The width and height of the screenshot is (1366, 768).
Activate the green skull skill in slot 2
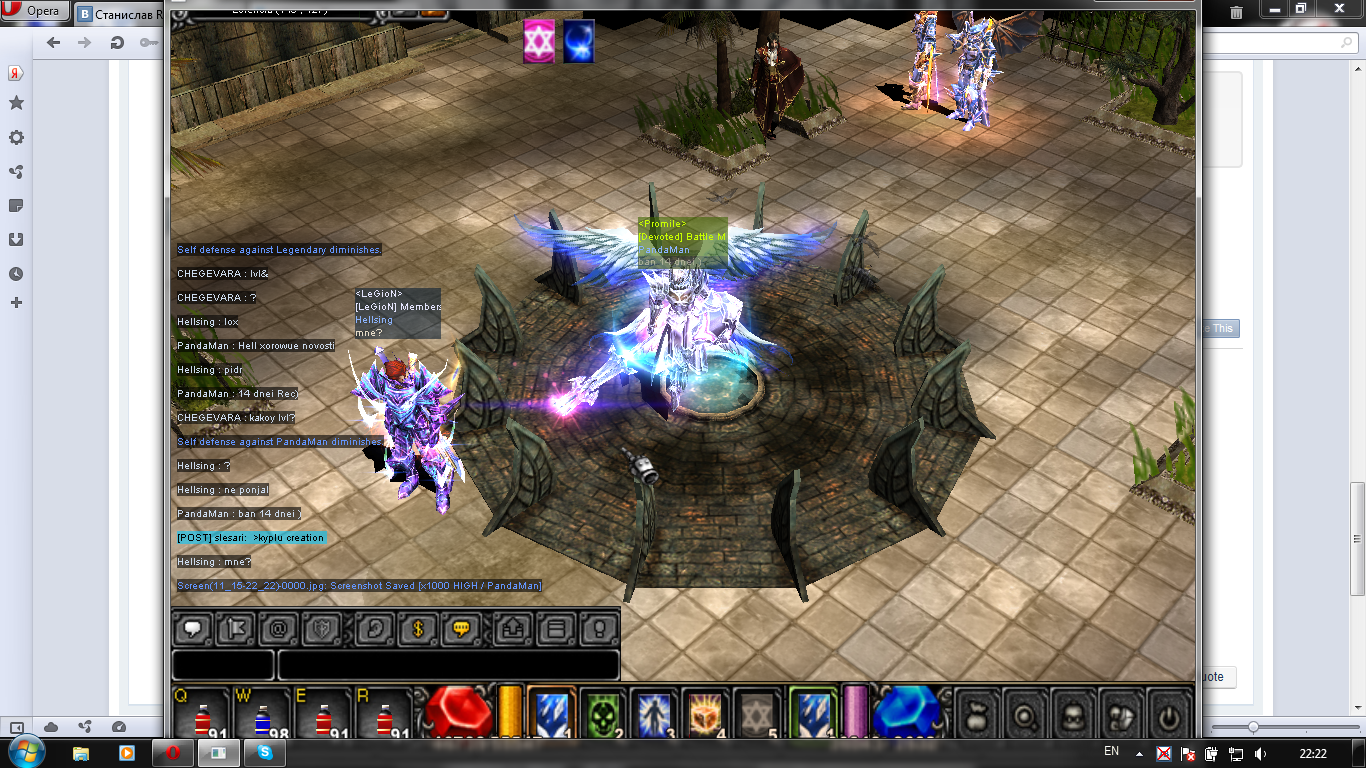[x=603, y=714]
